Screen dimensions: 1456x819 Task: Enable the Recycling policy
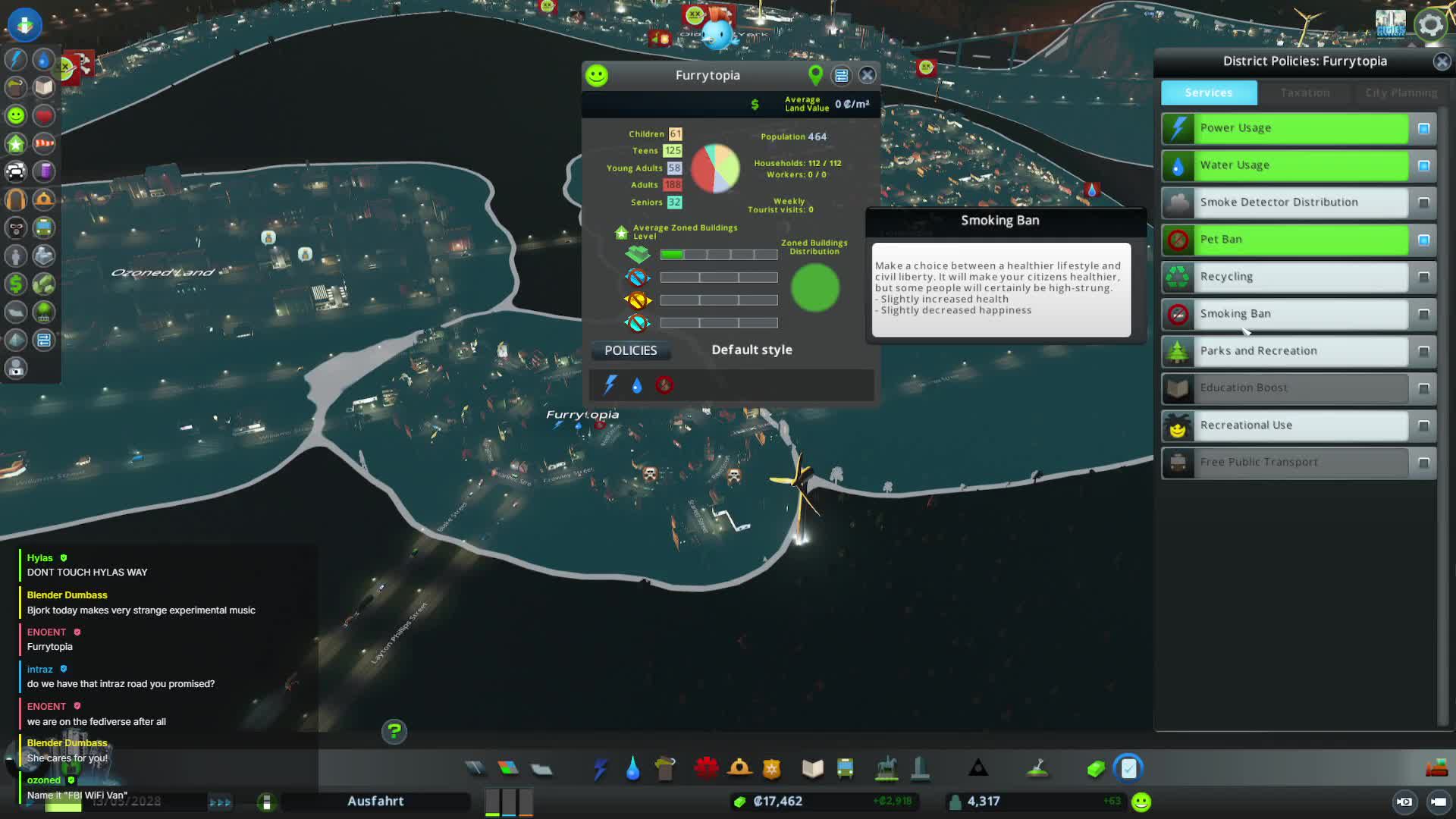[x=1423, y=278]
